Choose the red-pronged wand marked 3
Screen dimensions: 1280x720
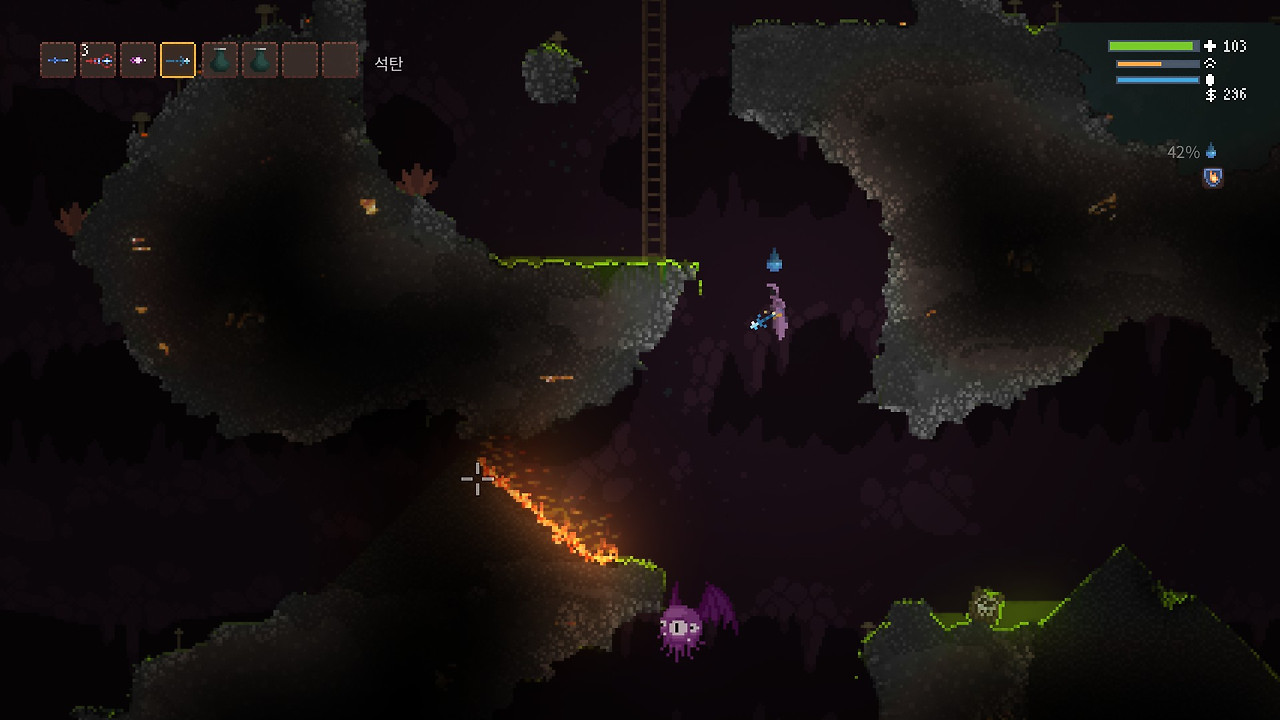pos(98,61)
